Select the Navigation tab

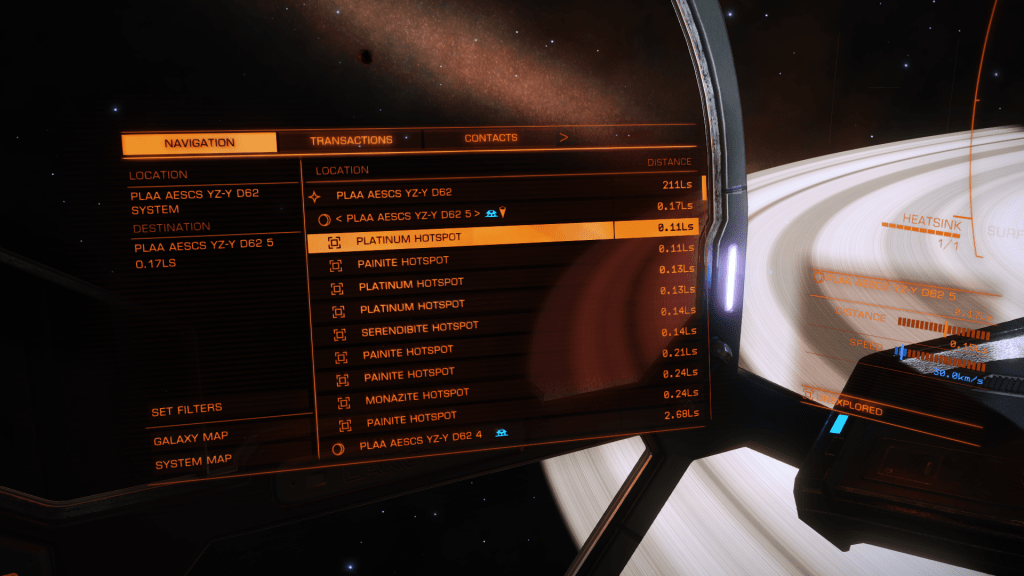point(199,143)
